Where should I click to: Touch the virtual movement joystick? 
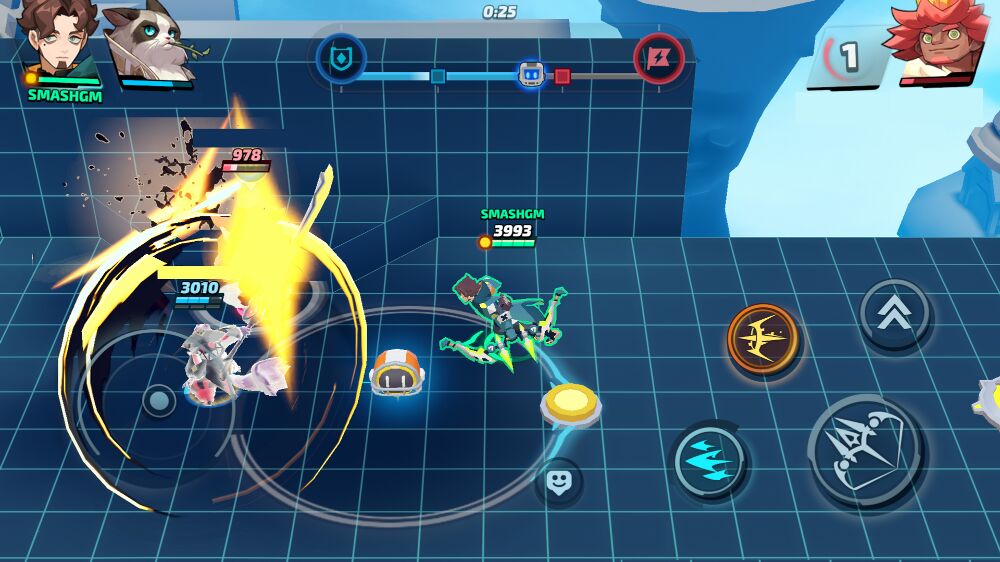[x=158, y=402]
